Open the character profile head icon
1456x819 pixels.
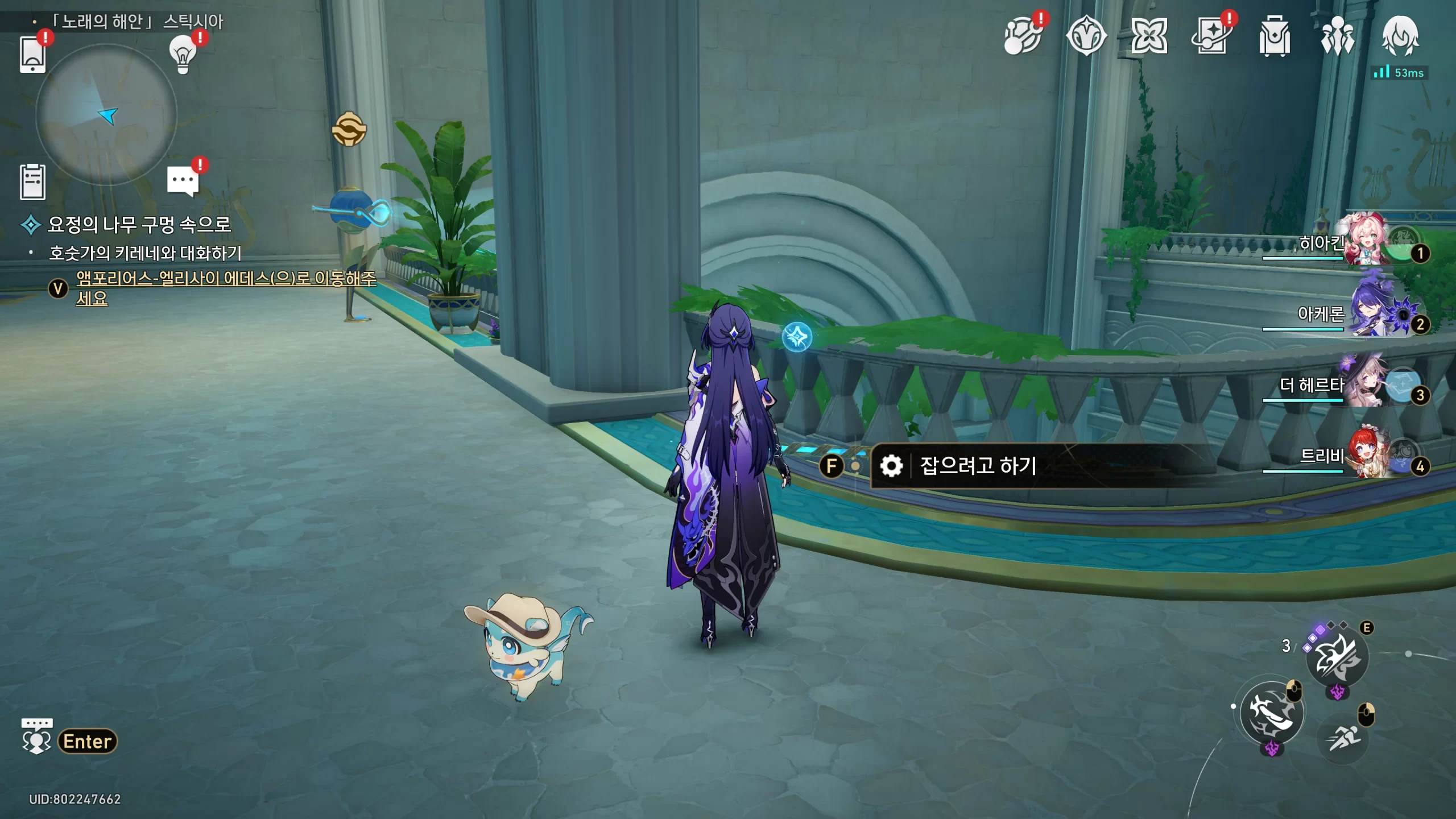(1400, 36)
